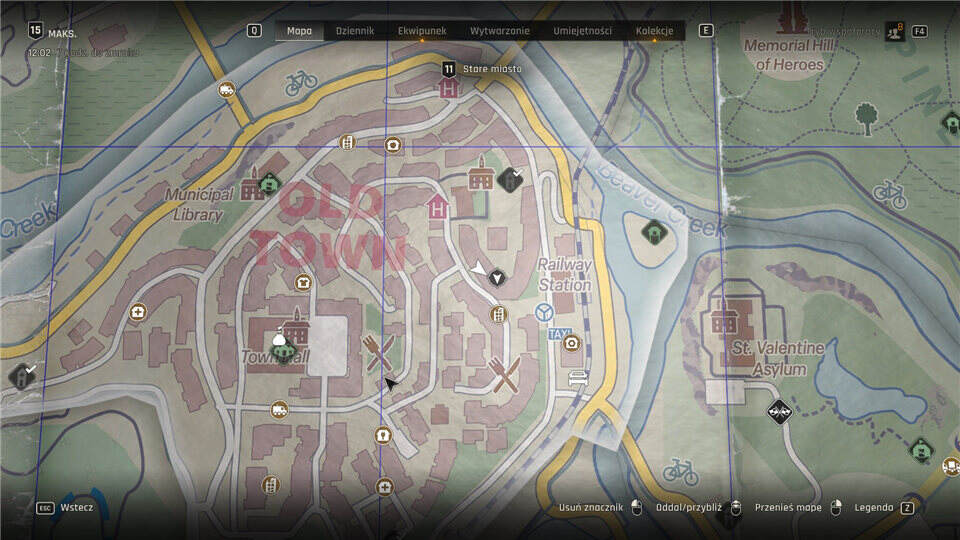This screenshot has width=960, height=540.
Task: Click the telephone icon marker
Action: [393, 146]
